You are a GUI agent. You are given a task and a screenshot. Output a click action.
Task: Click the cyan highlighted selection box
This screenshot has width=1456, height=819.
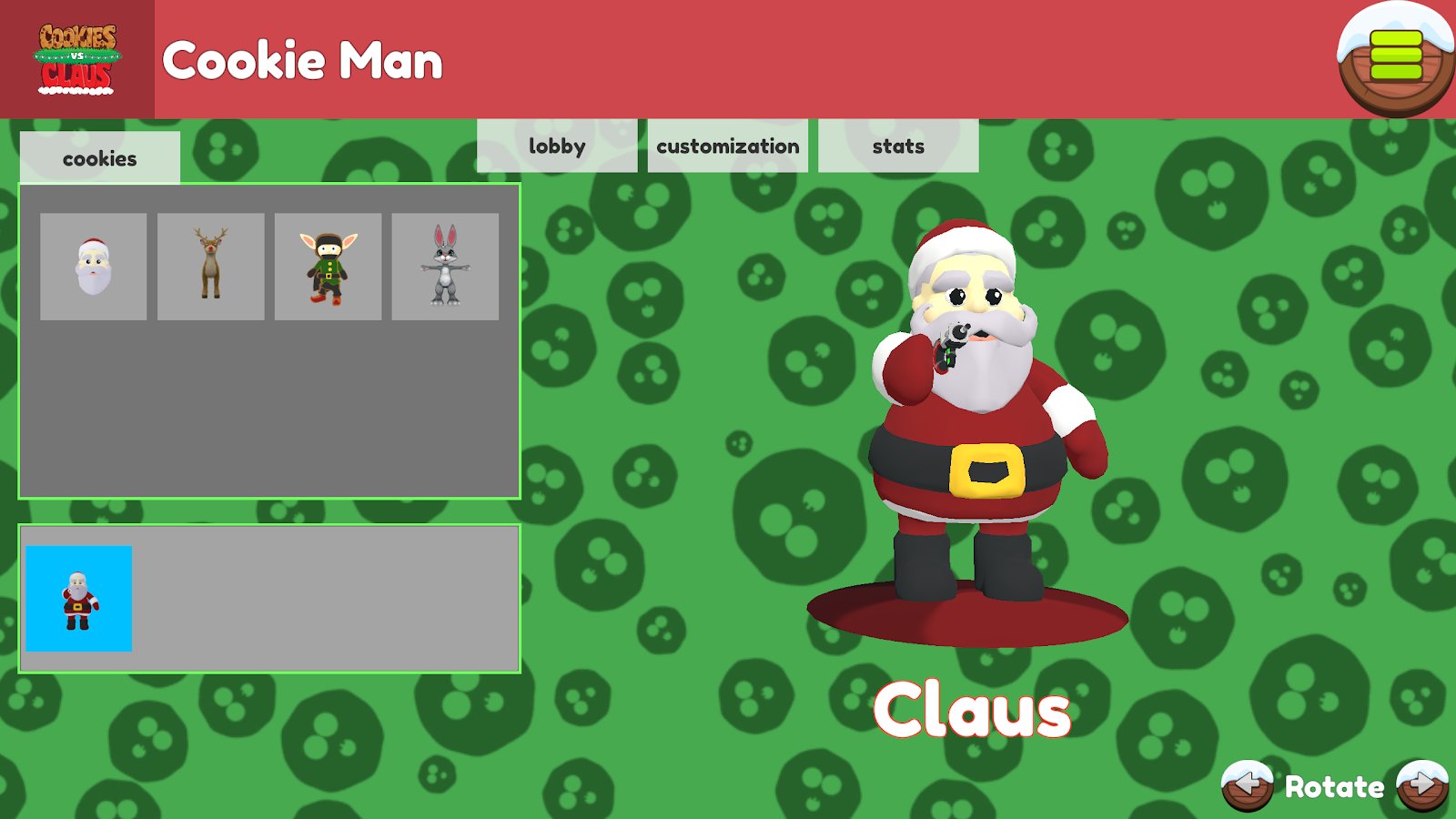78,598
